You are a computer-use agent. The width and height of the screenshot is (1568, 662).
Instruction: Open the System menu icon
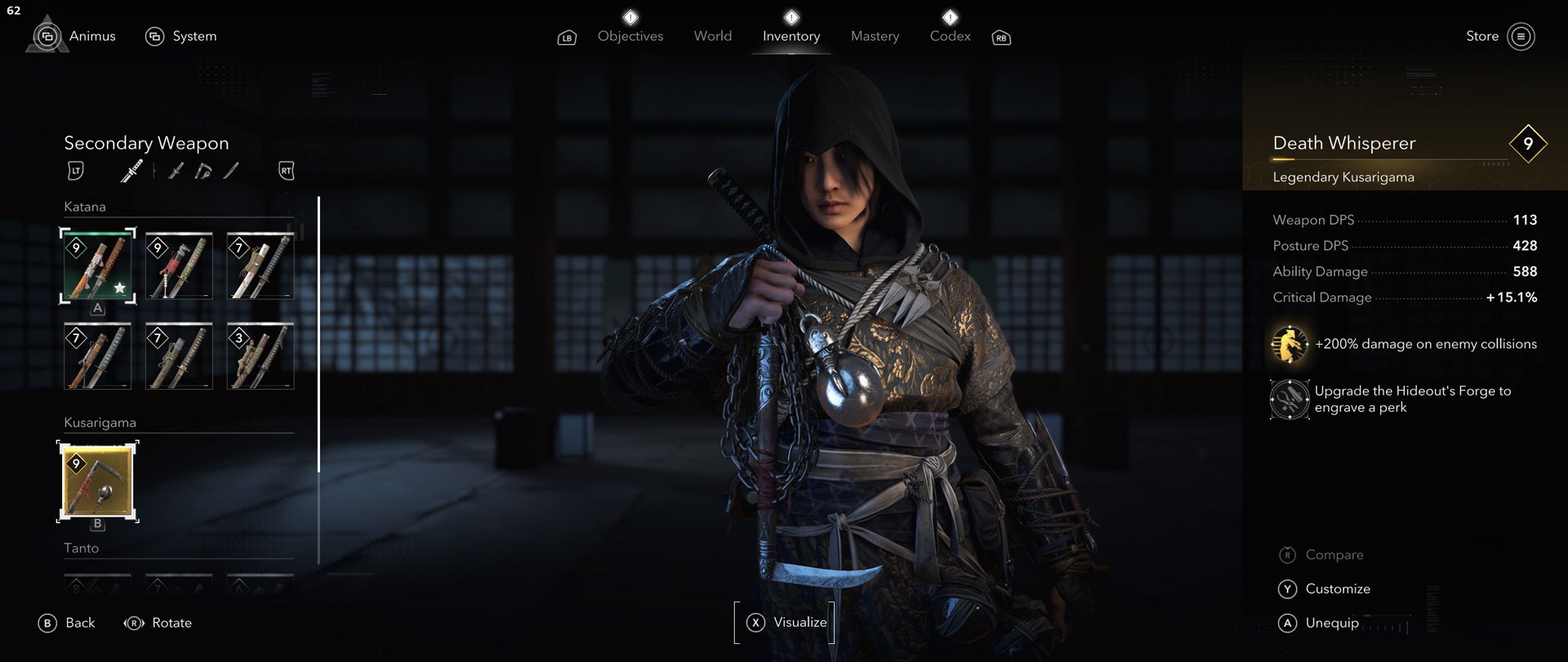[x=154, y=36]
